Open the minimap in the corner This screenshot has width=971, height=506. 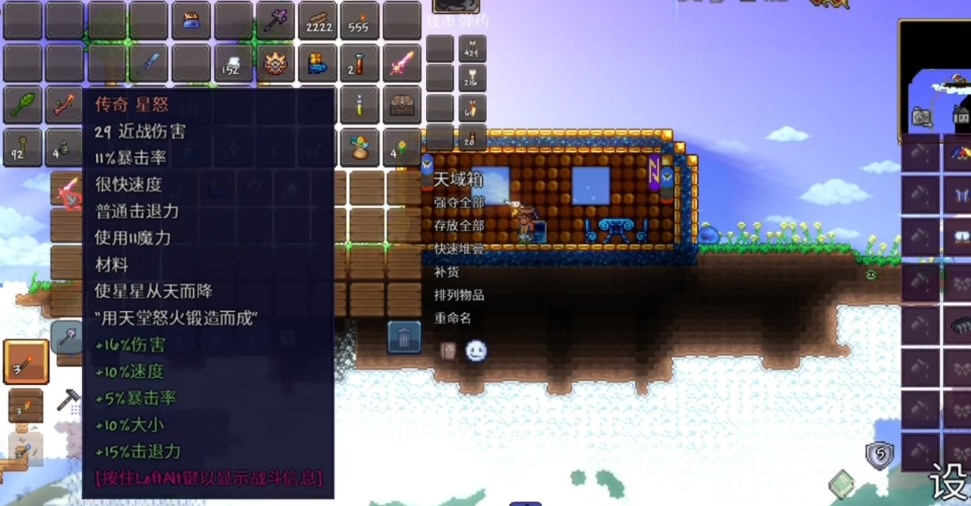tap(934, 75)
